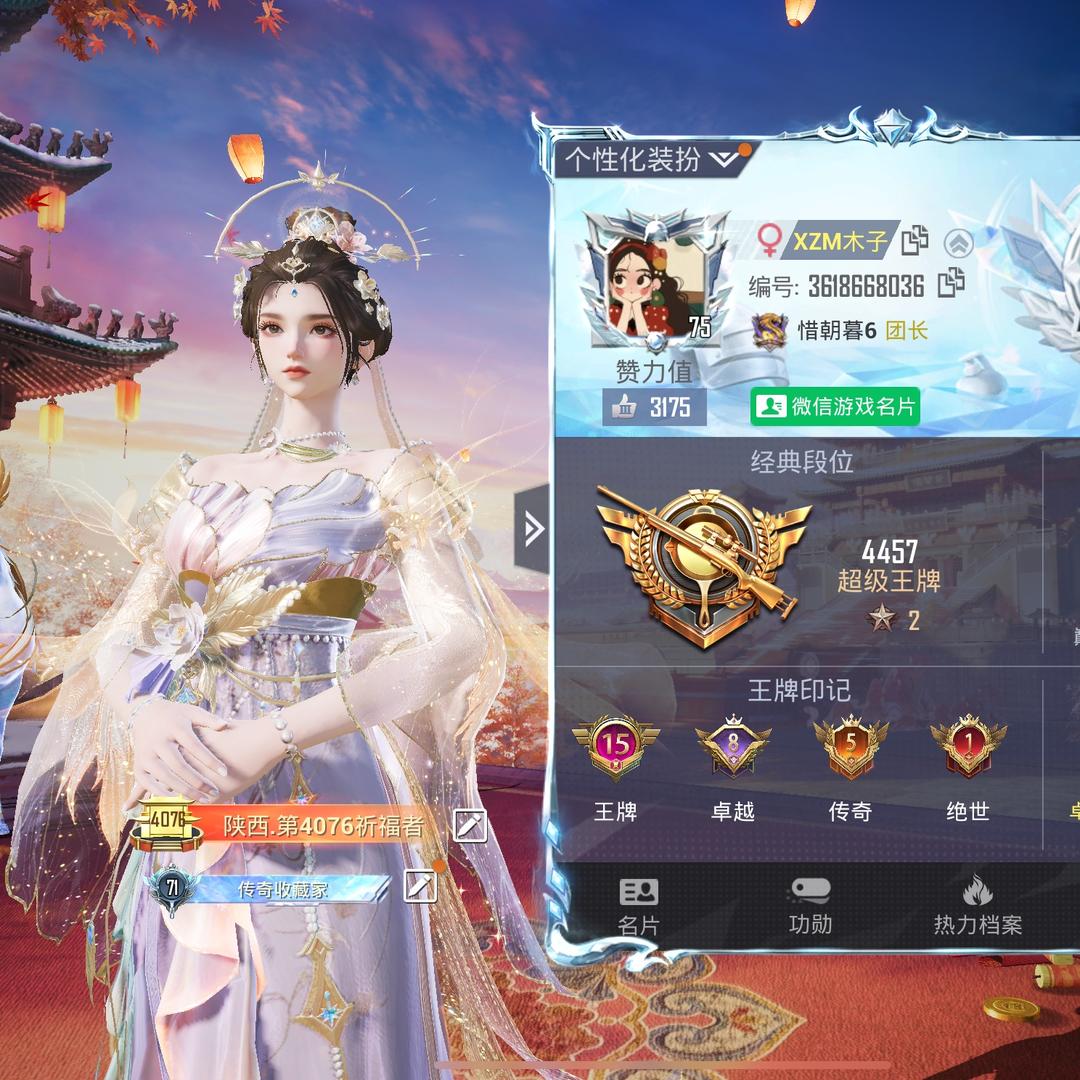This screenshot has height=1080, width=1080.
Task: View the 超级王牌 classic rank badge
Action: pos(701,565)
